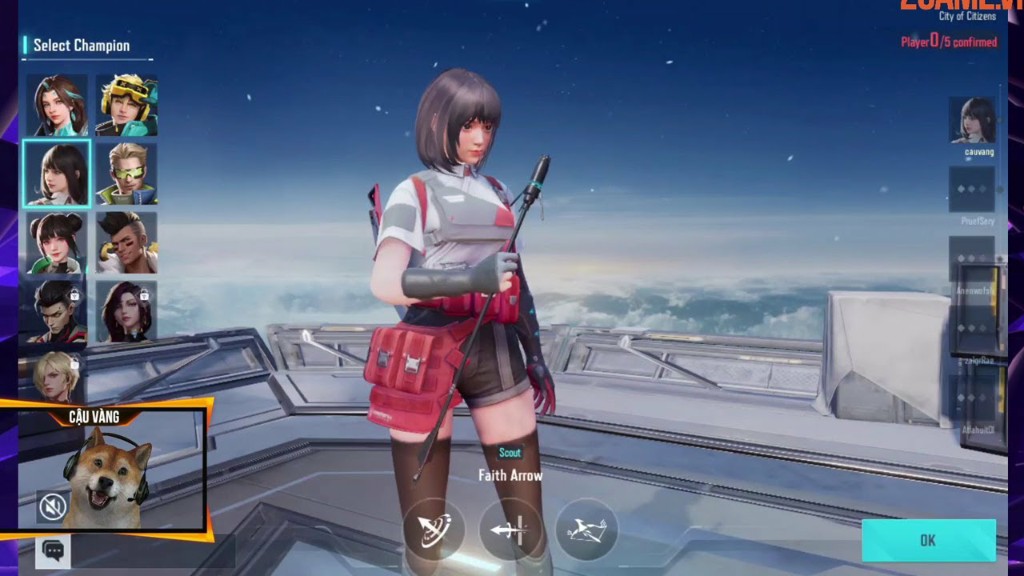Click the chat message input bar
This screenshot has width=1024, height=576.
[x=152, y=551]
